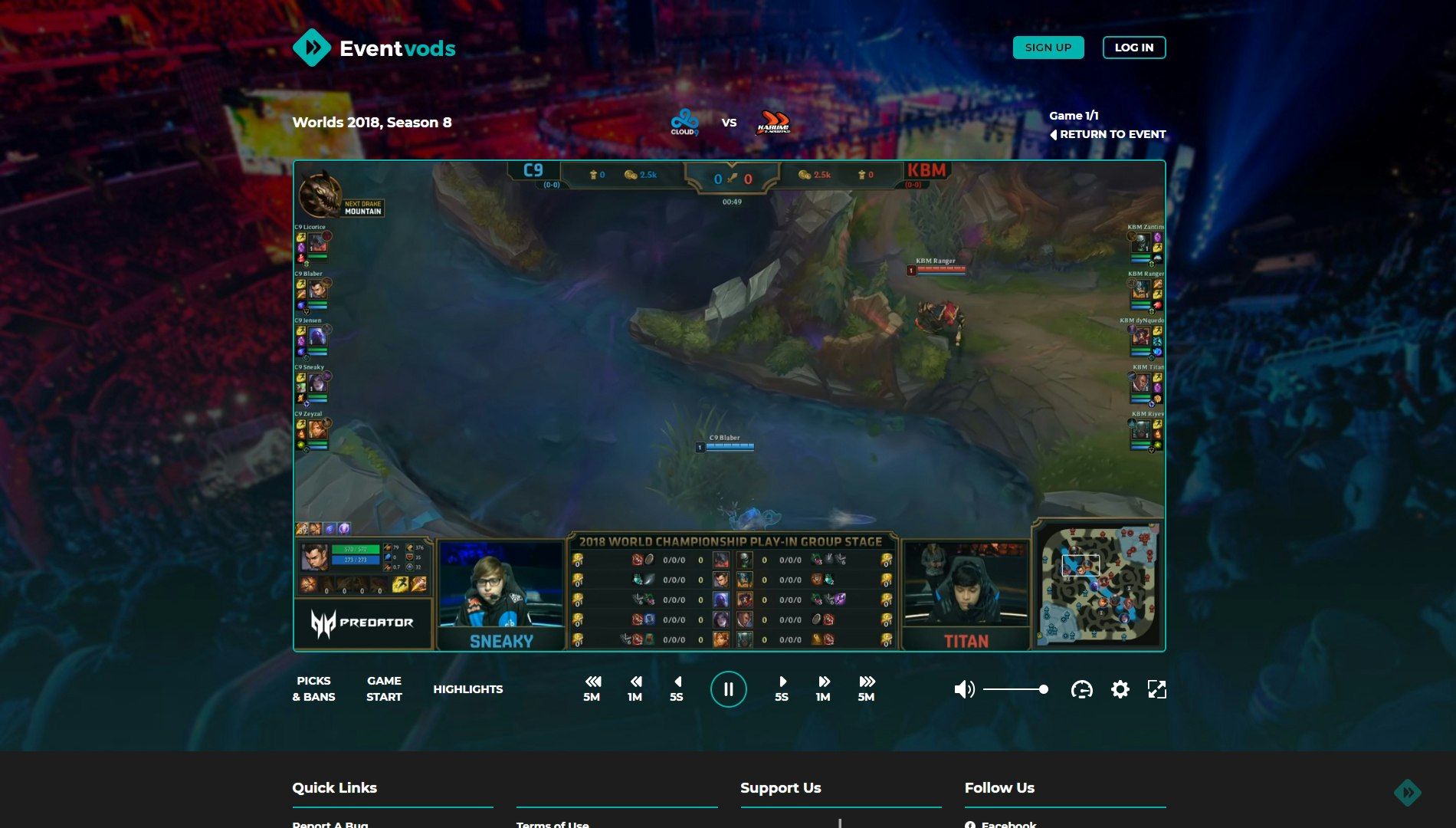Open the player settings gear

click(x=1120, y=689)
